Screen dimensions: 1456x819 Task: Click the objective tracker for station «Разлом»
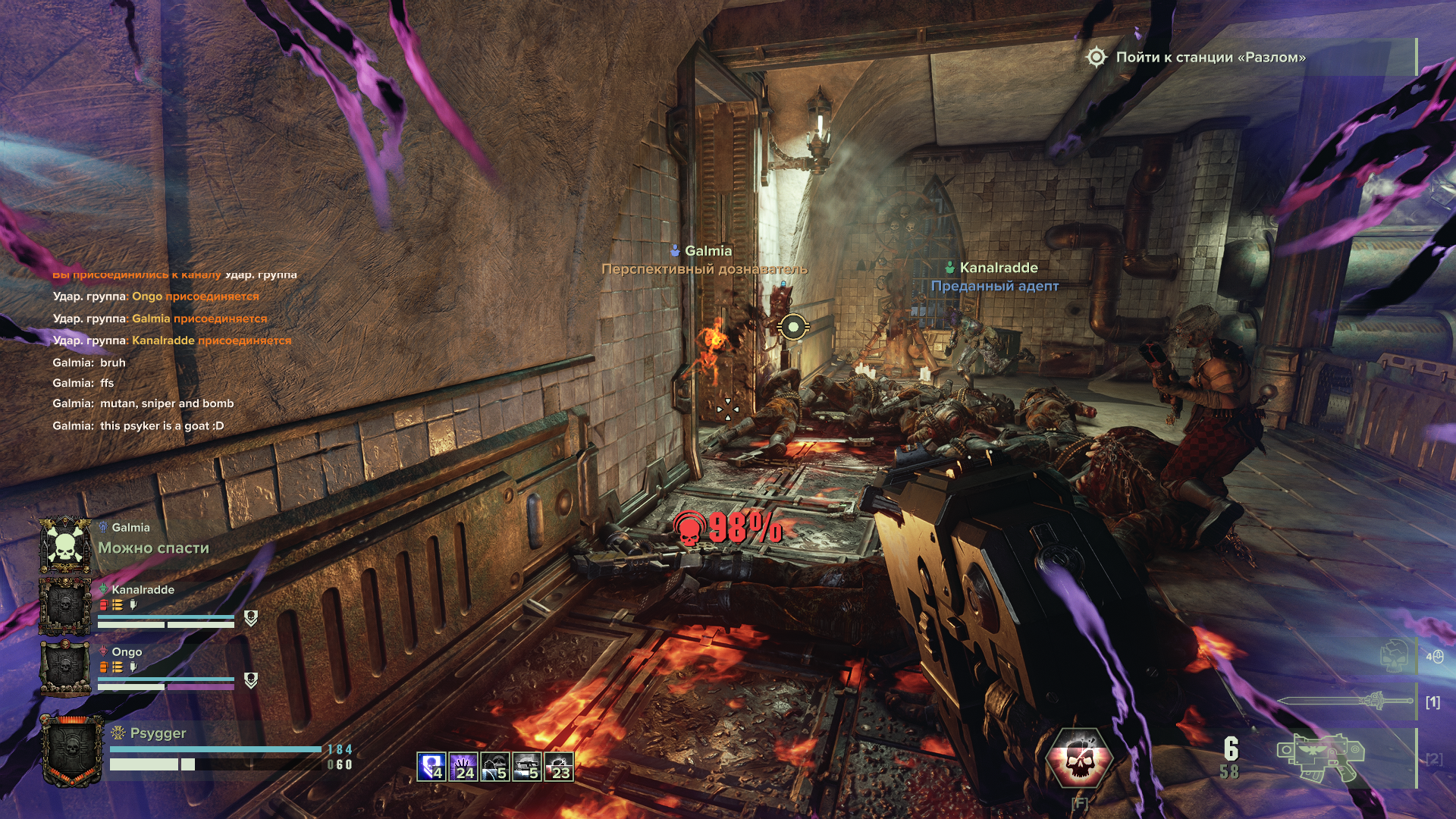pos(1198,58)
